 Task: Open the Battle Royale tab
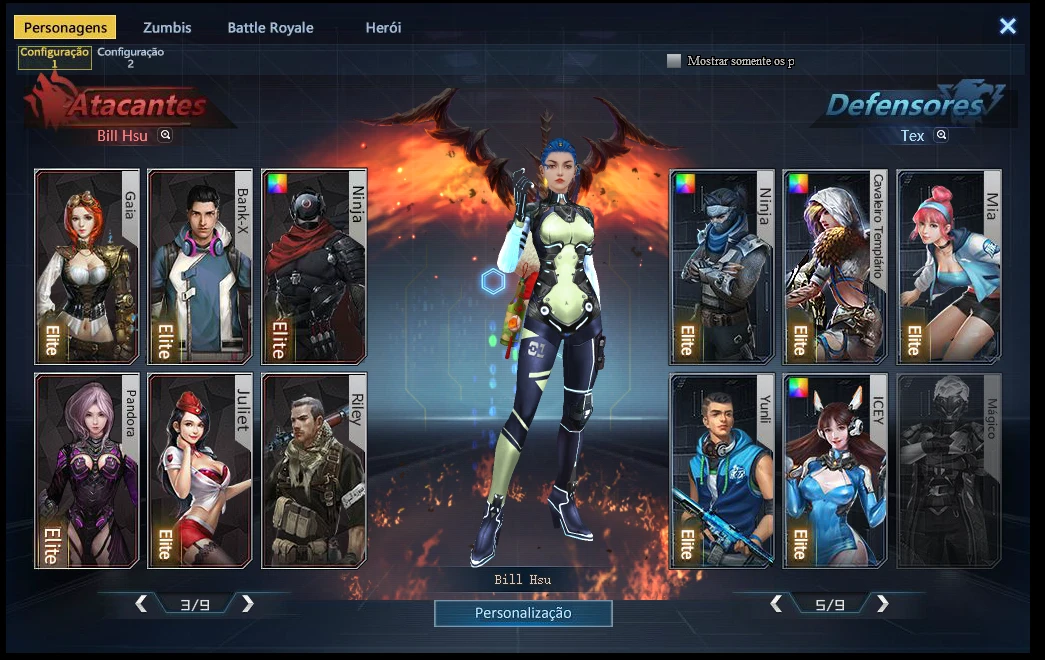click(x=270, y=28)
